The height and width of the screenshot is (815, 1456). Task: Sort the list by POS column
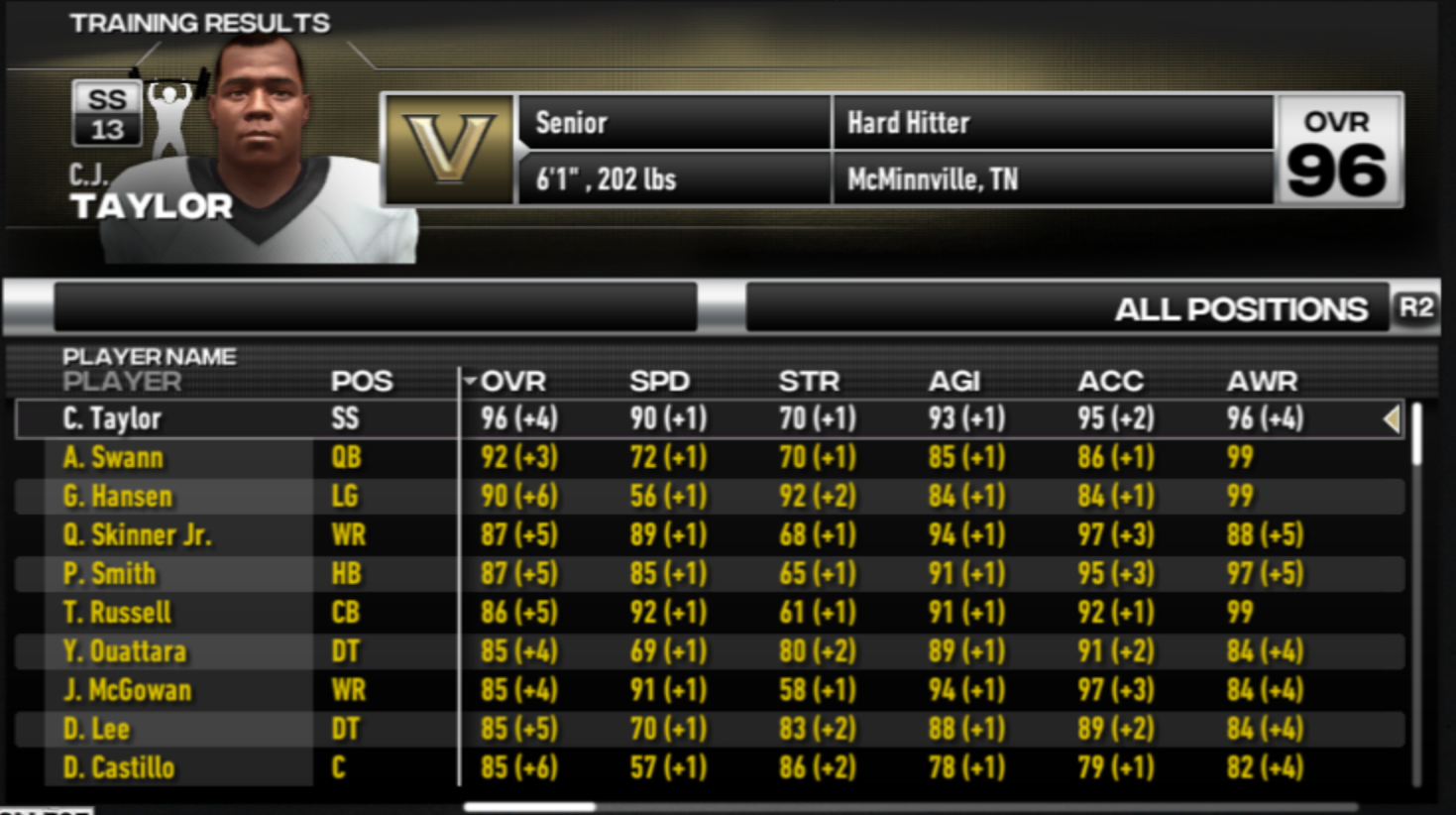(x=362, y=382)
